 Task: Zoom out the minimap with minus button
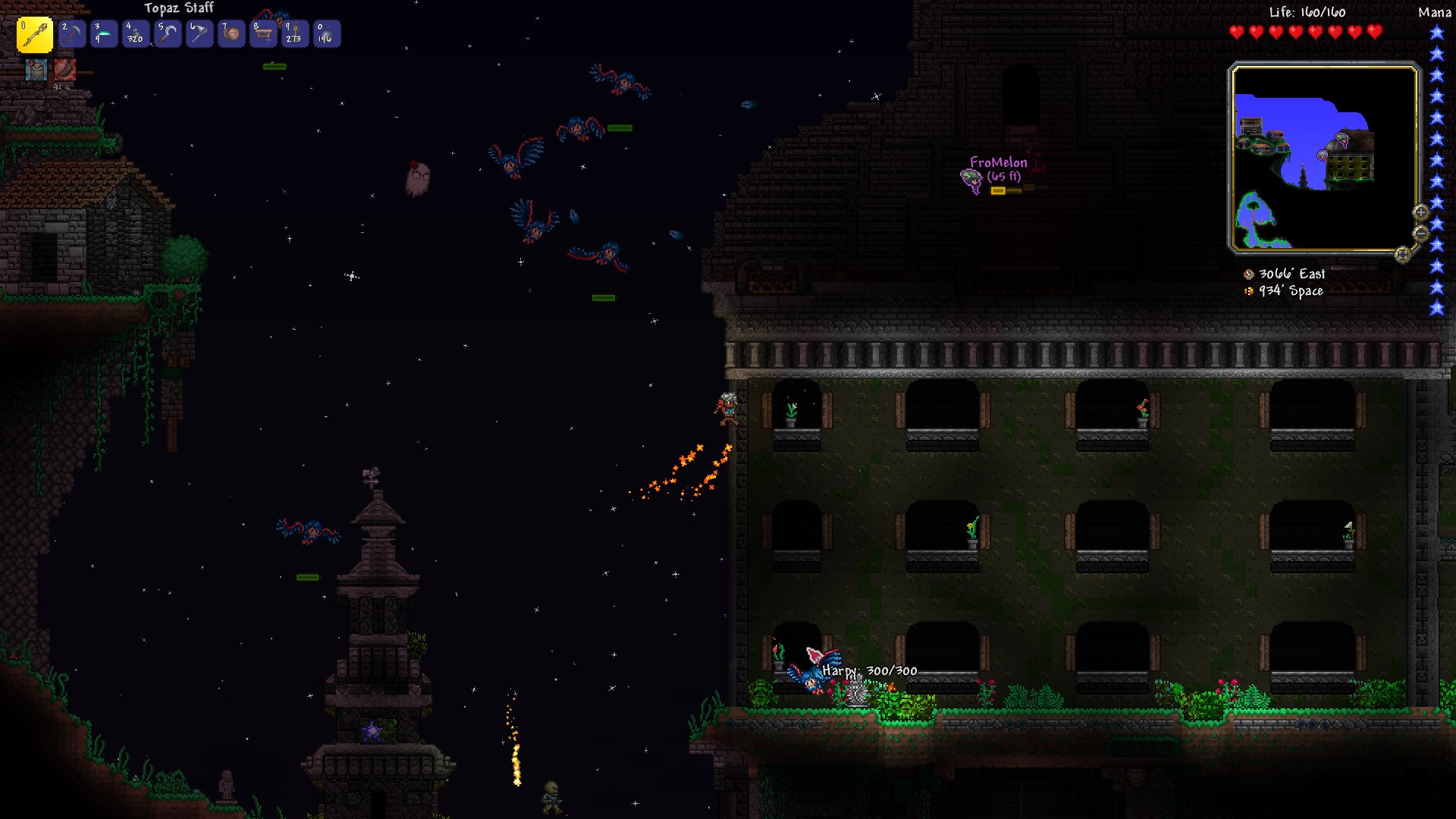pyautogui.click(x=1420, y=233)
